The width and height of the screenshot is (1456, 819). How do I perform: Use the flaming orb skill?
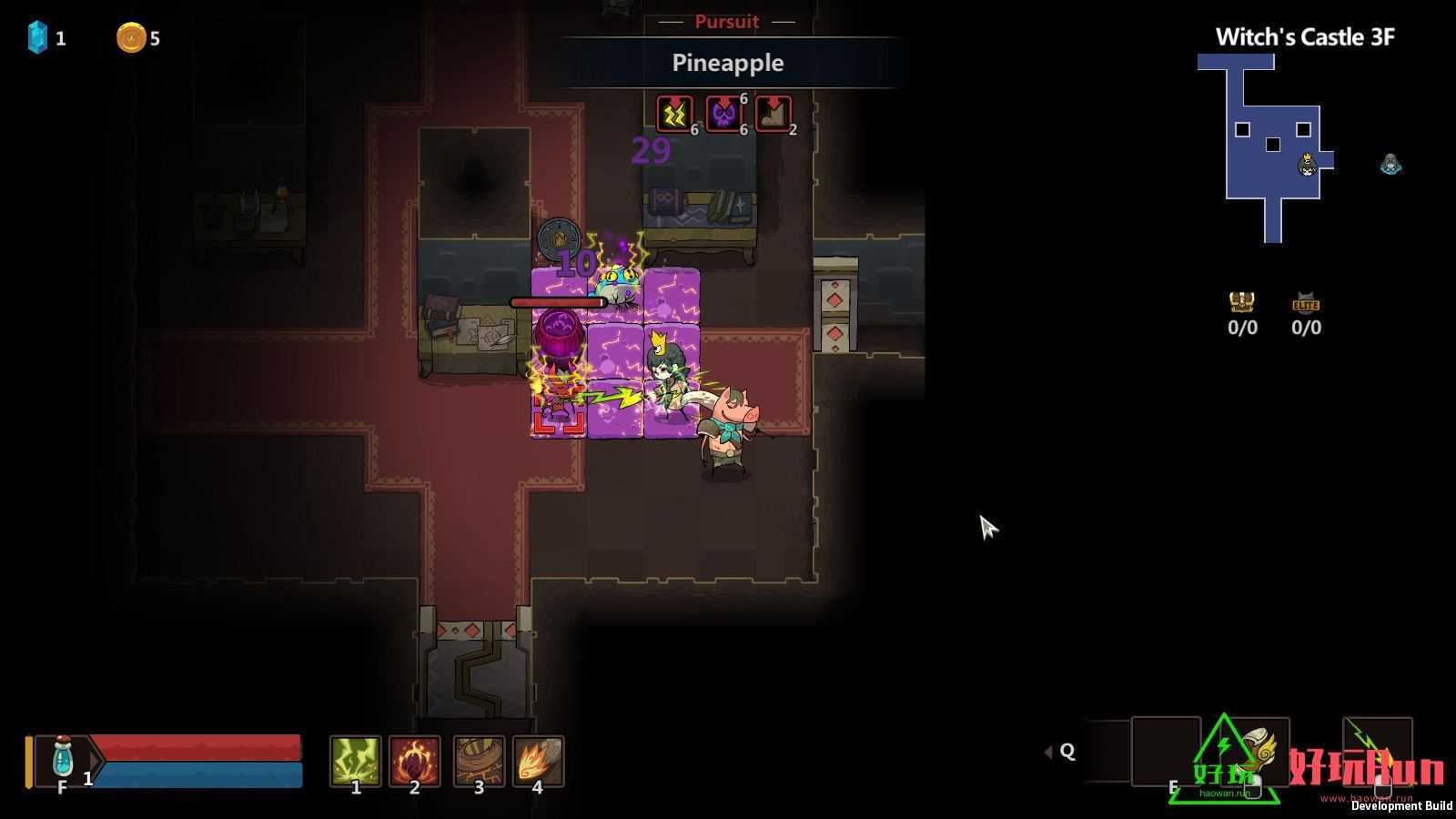pos(414,760)
